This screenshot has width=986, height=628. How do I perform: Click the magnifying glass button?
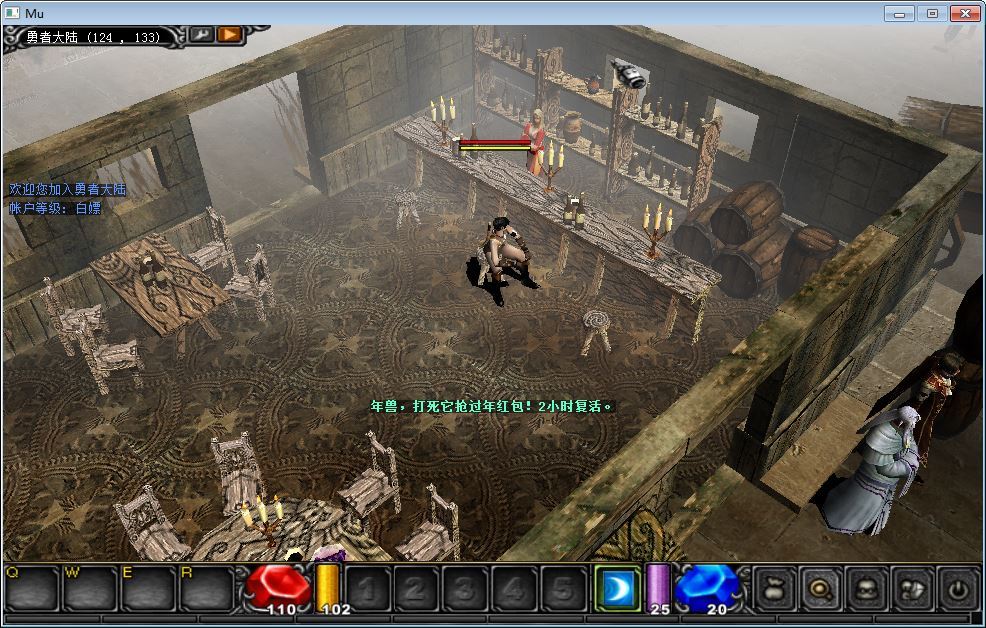coord(820,589)
